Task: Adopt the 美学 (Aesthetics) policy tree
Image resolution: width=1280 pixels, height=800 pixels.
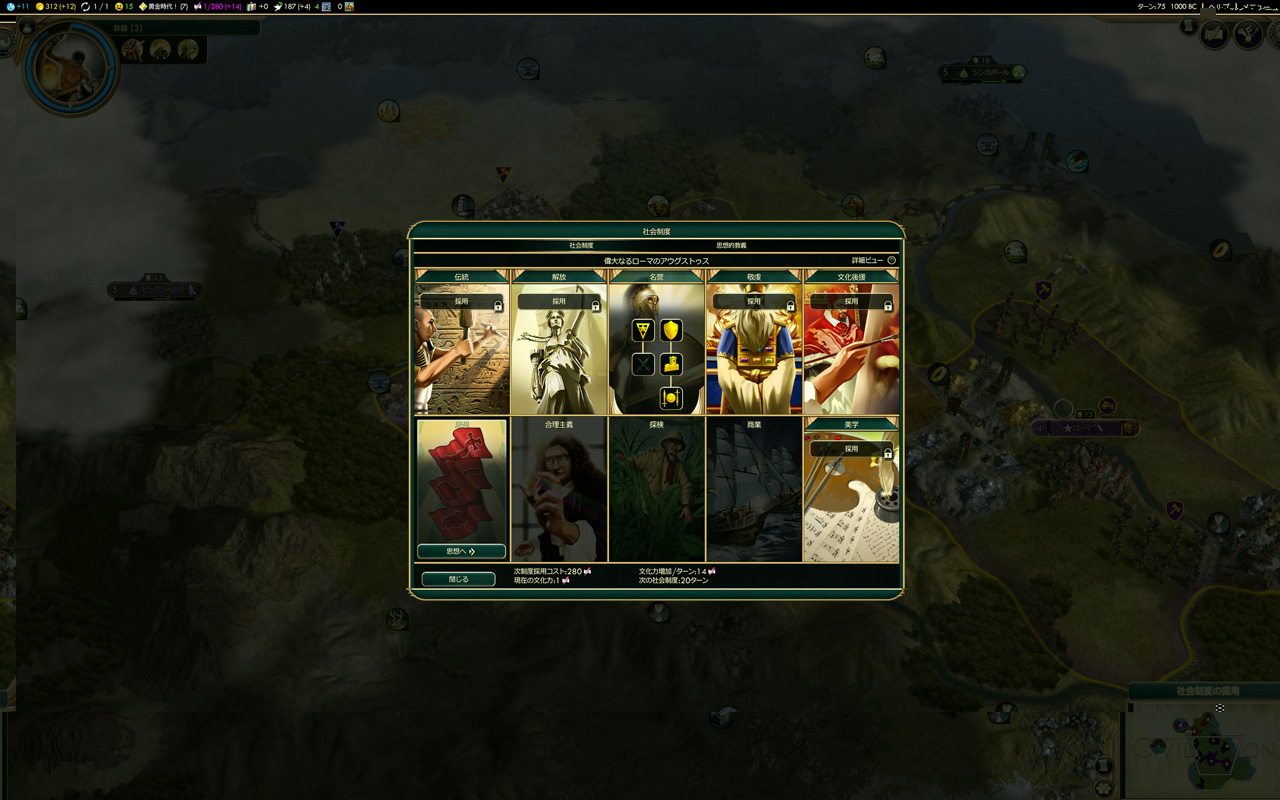Action: pos(851,449)
